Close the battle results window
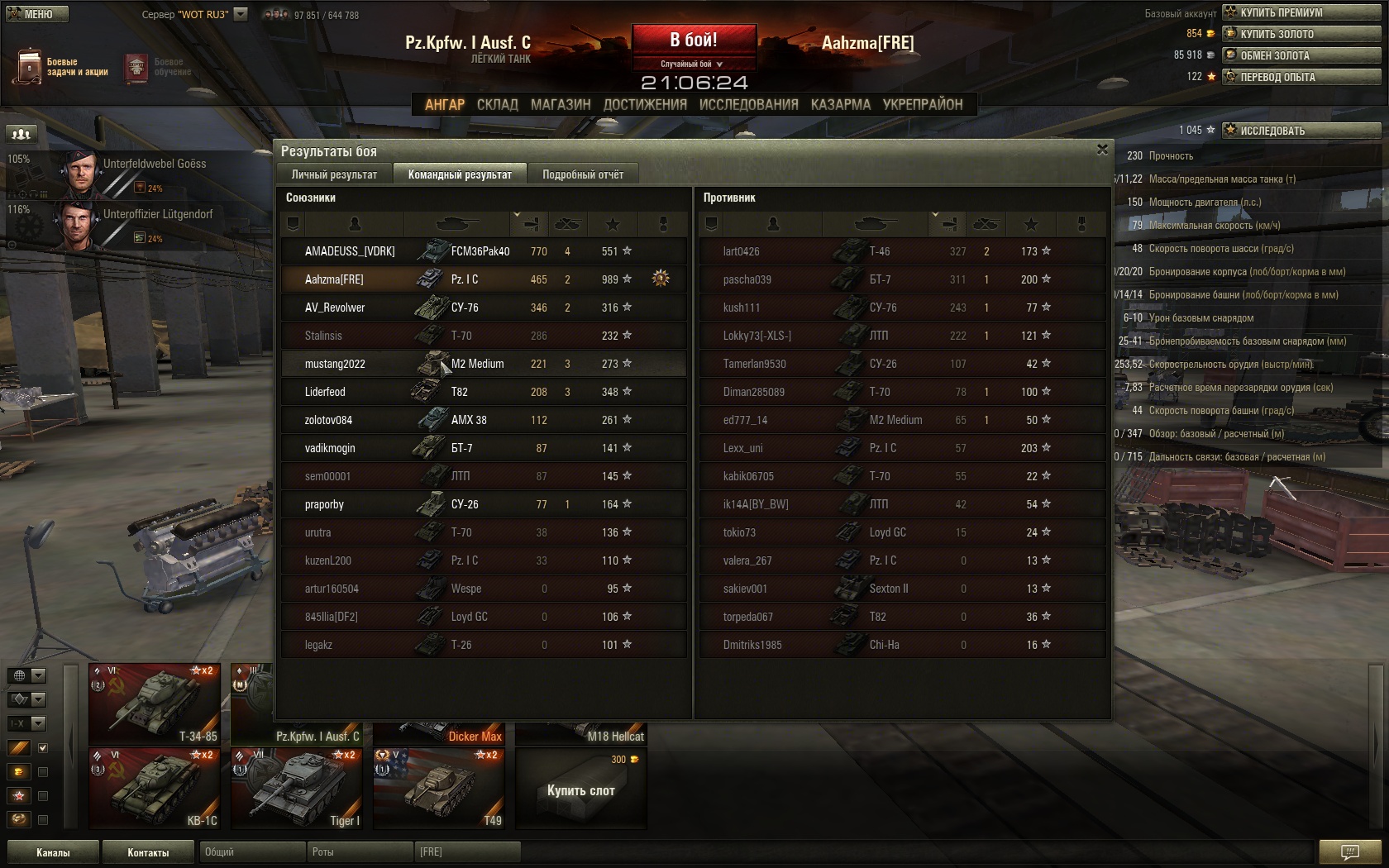 1101,150
